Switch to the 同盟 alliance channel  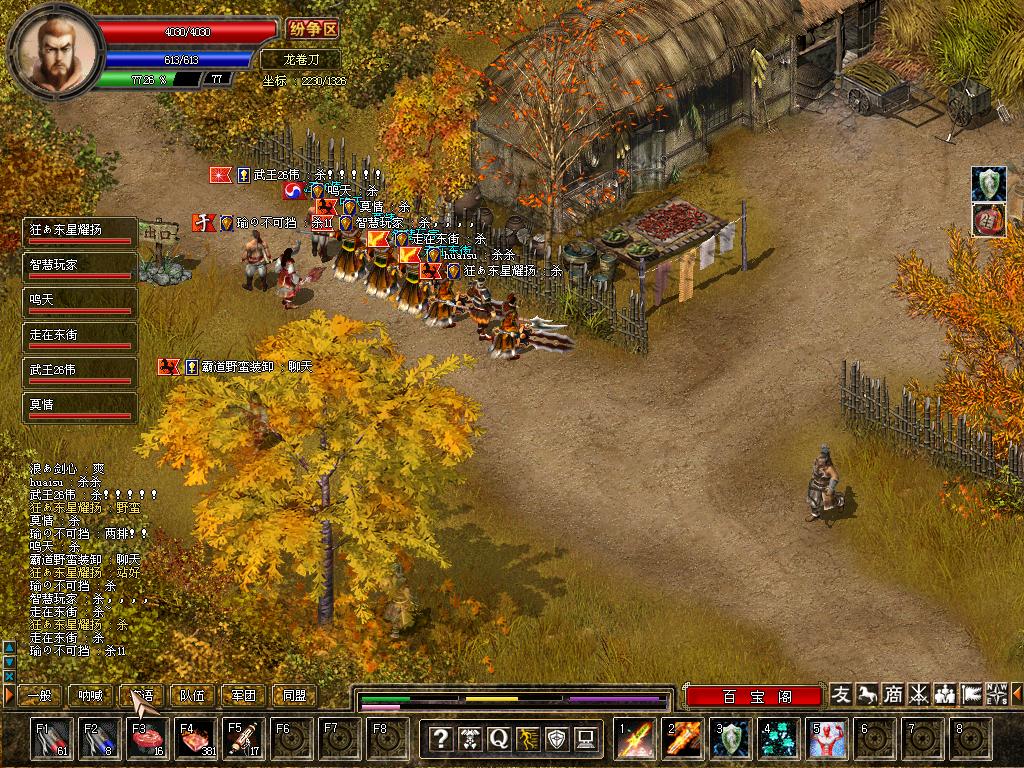click(294, 695)
